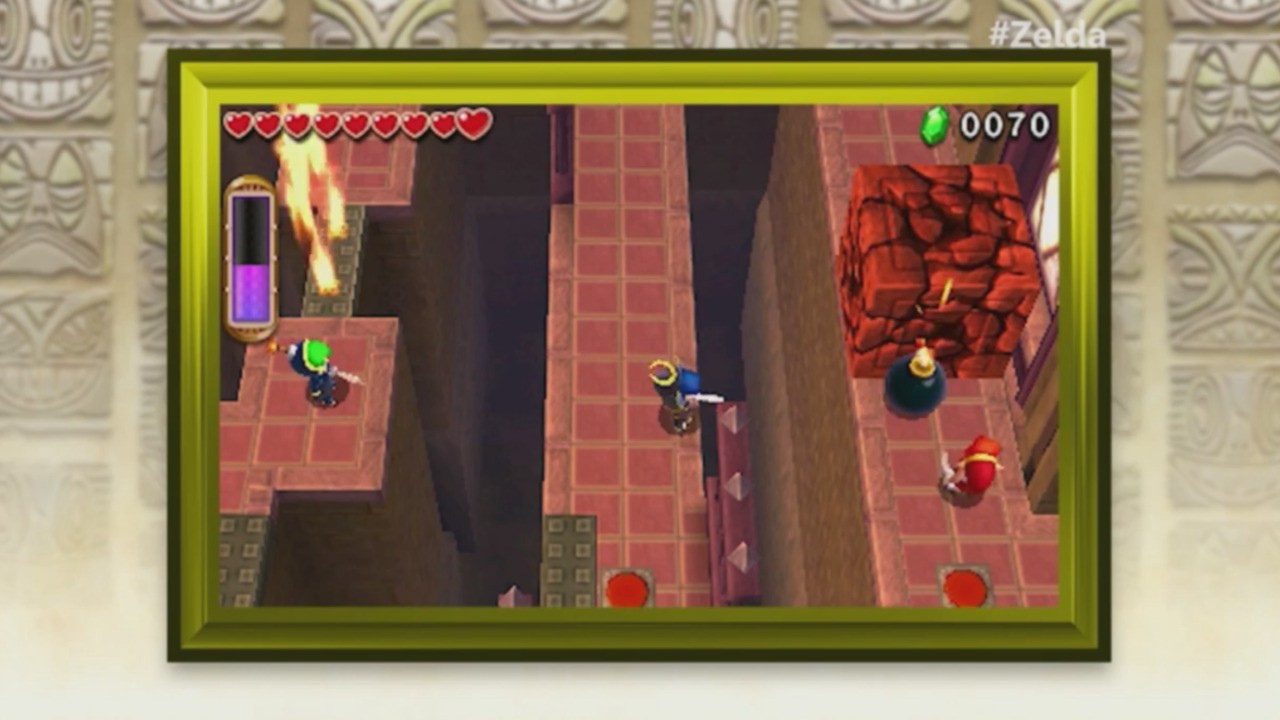Select the leftmost heart in the health bar

(240, 124)
